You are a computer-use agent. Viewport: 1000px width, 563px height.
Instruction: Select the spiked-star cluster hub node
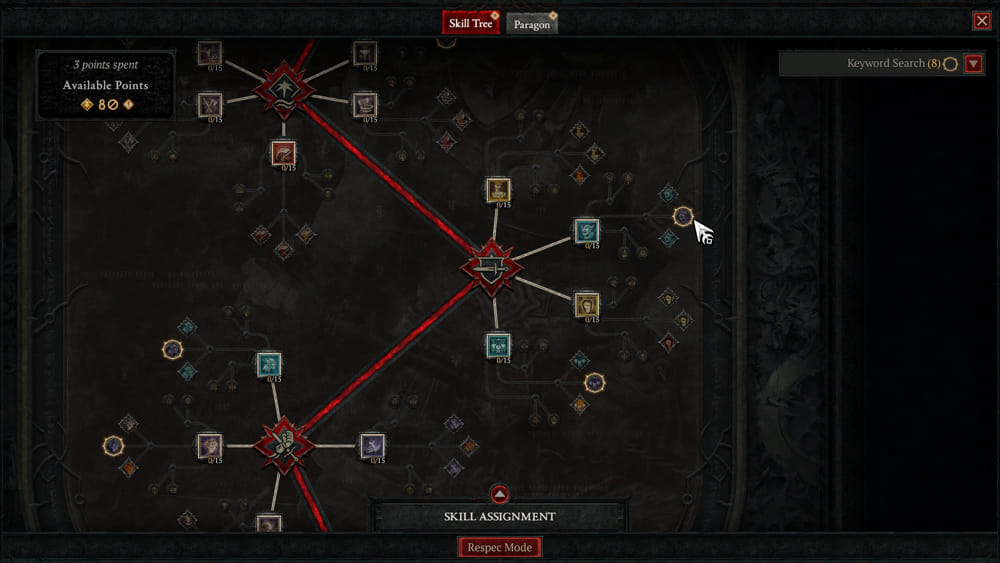pos(284,89)
